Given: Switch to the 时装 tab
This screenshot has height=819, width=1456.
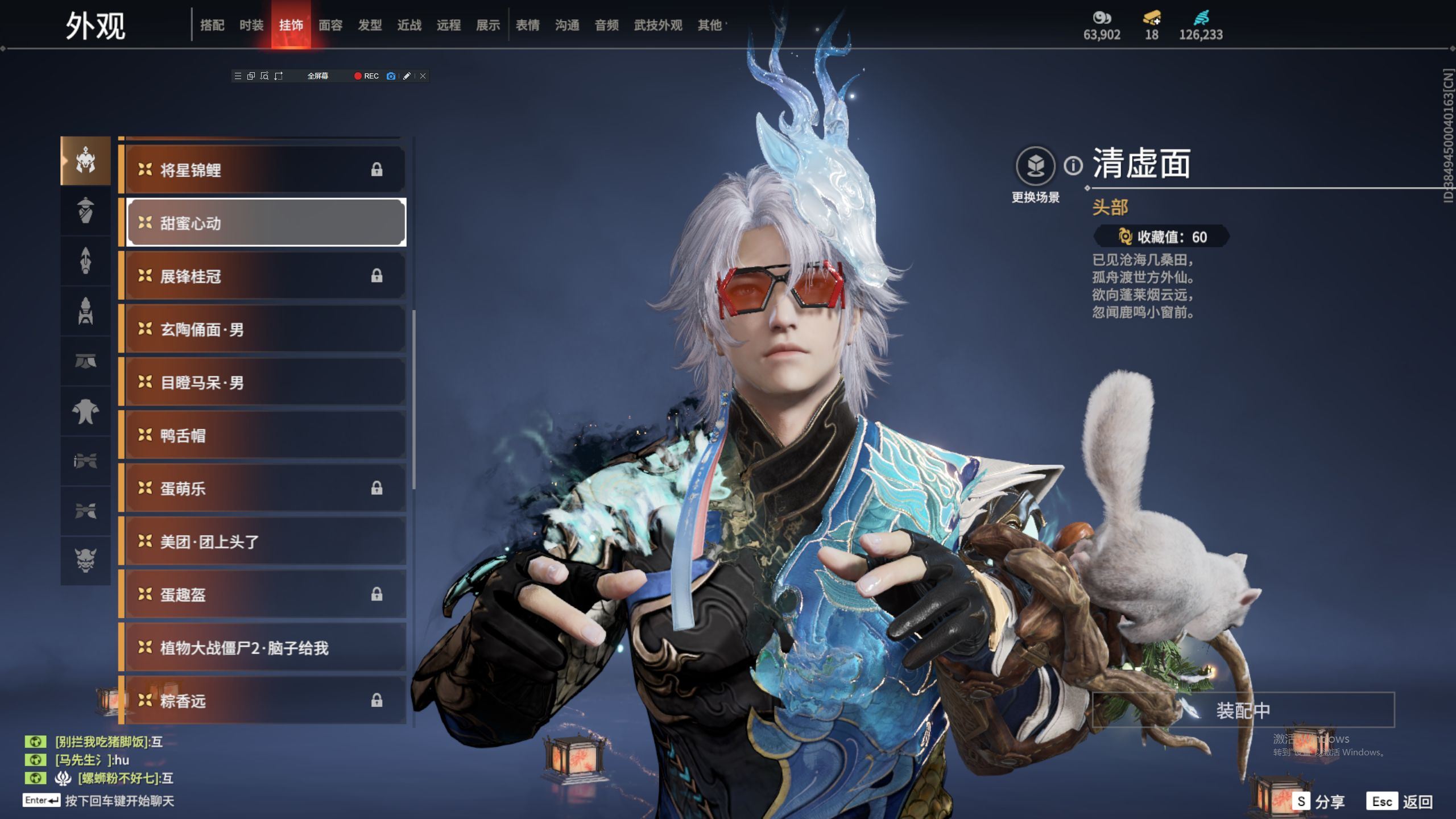Looking at the screenshot, I should [251, 25].
